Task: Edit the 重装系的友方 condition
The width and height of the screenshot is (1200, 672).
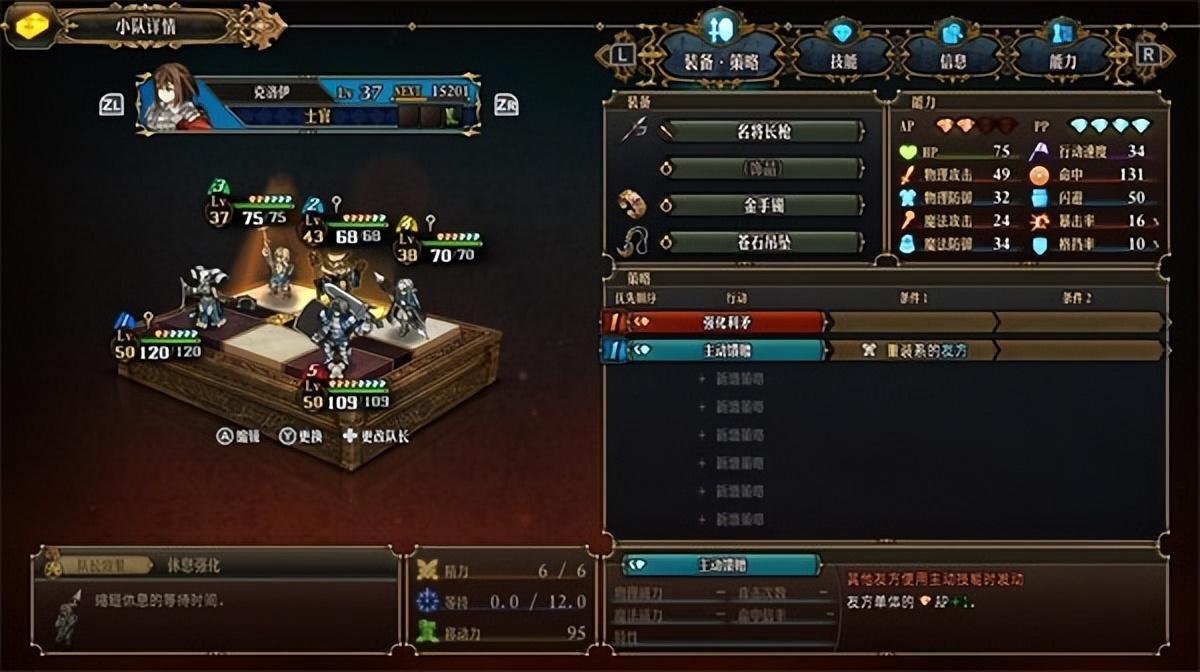Action: pos(912,350)
